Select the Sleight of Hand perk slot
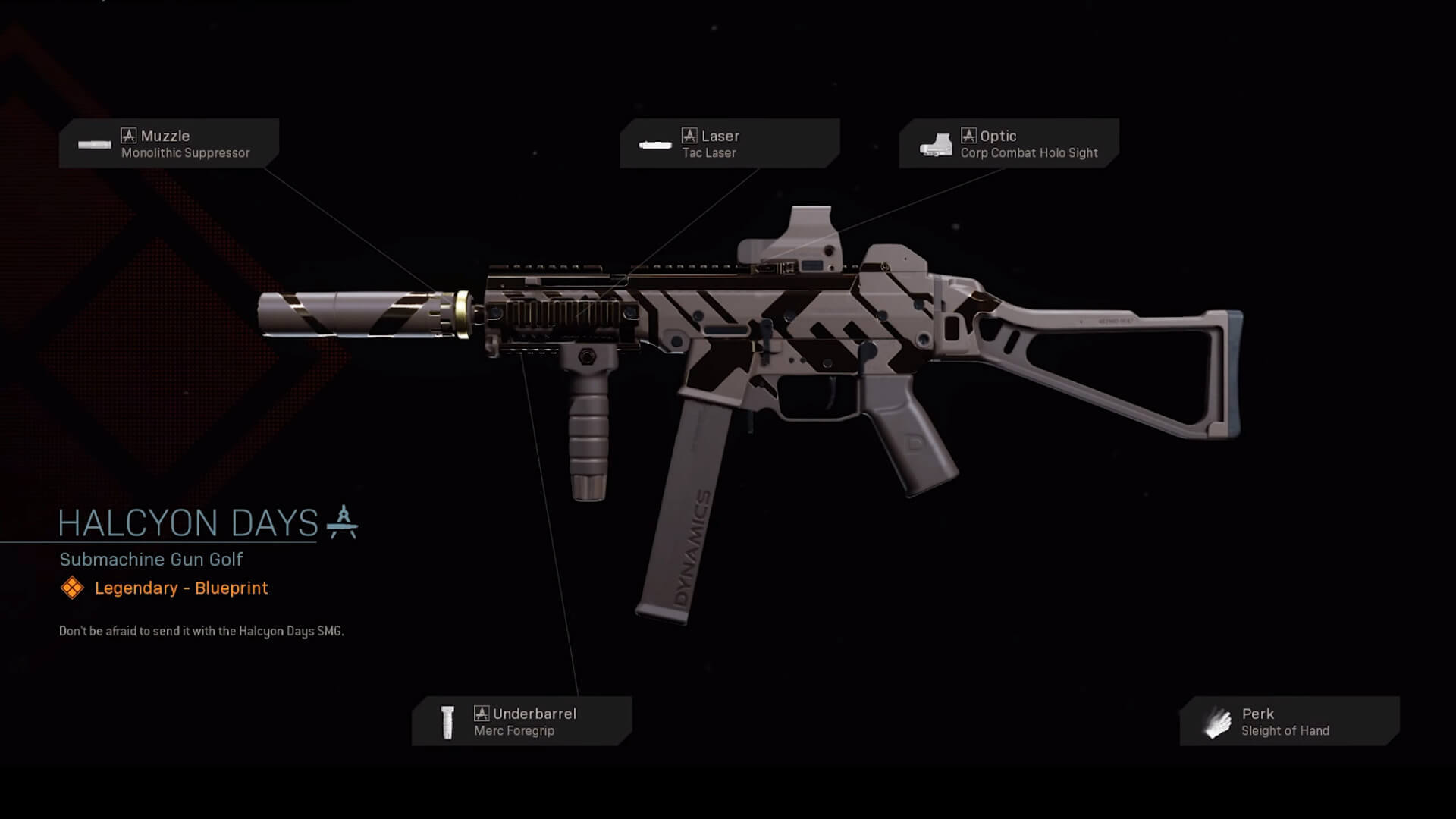1456x819 pixels. (x=1289, y=721)
